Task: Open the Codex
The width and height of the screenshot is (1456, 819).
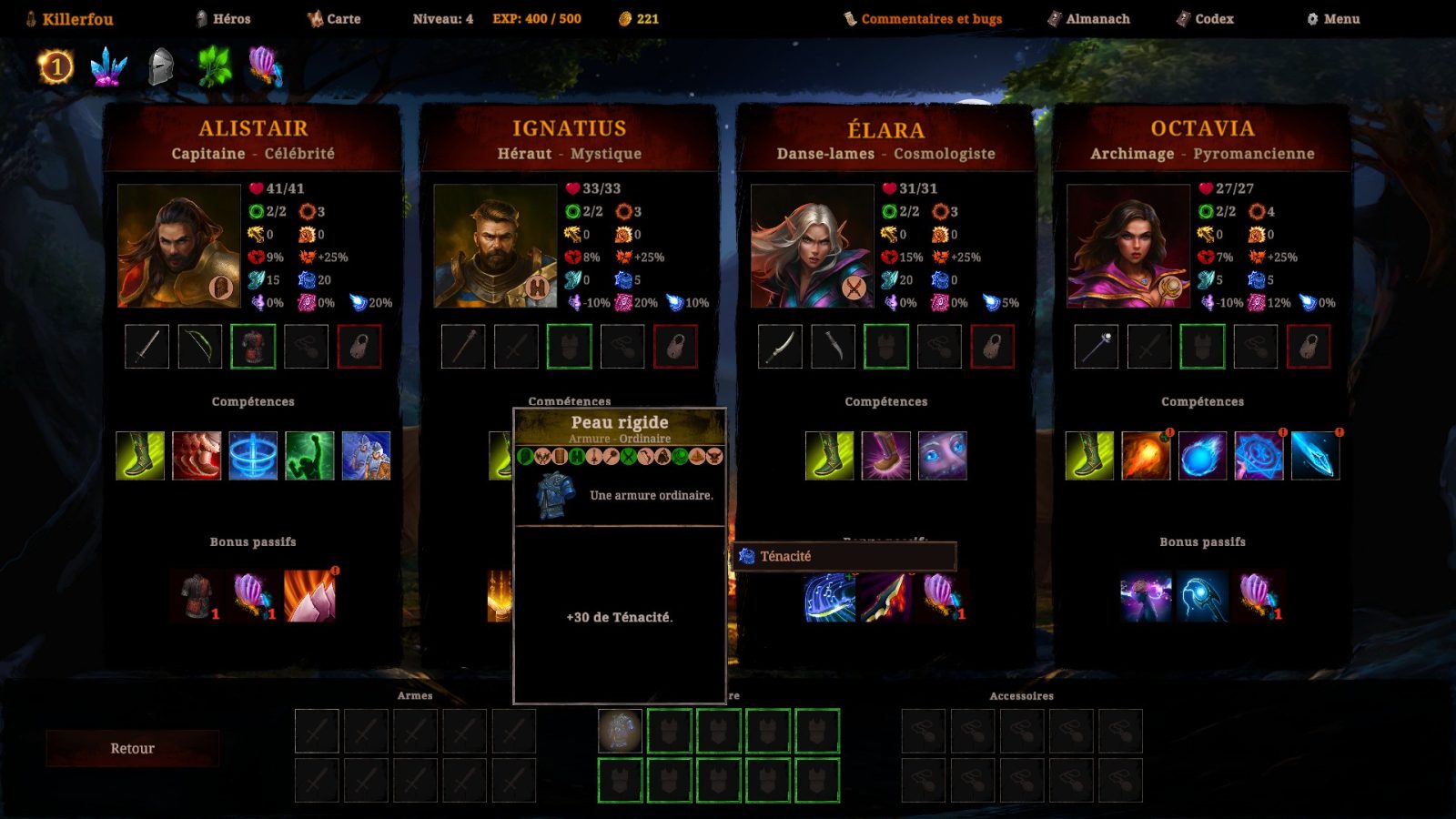Action: coord(1205,19)
